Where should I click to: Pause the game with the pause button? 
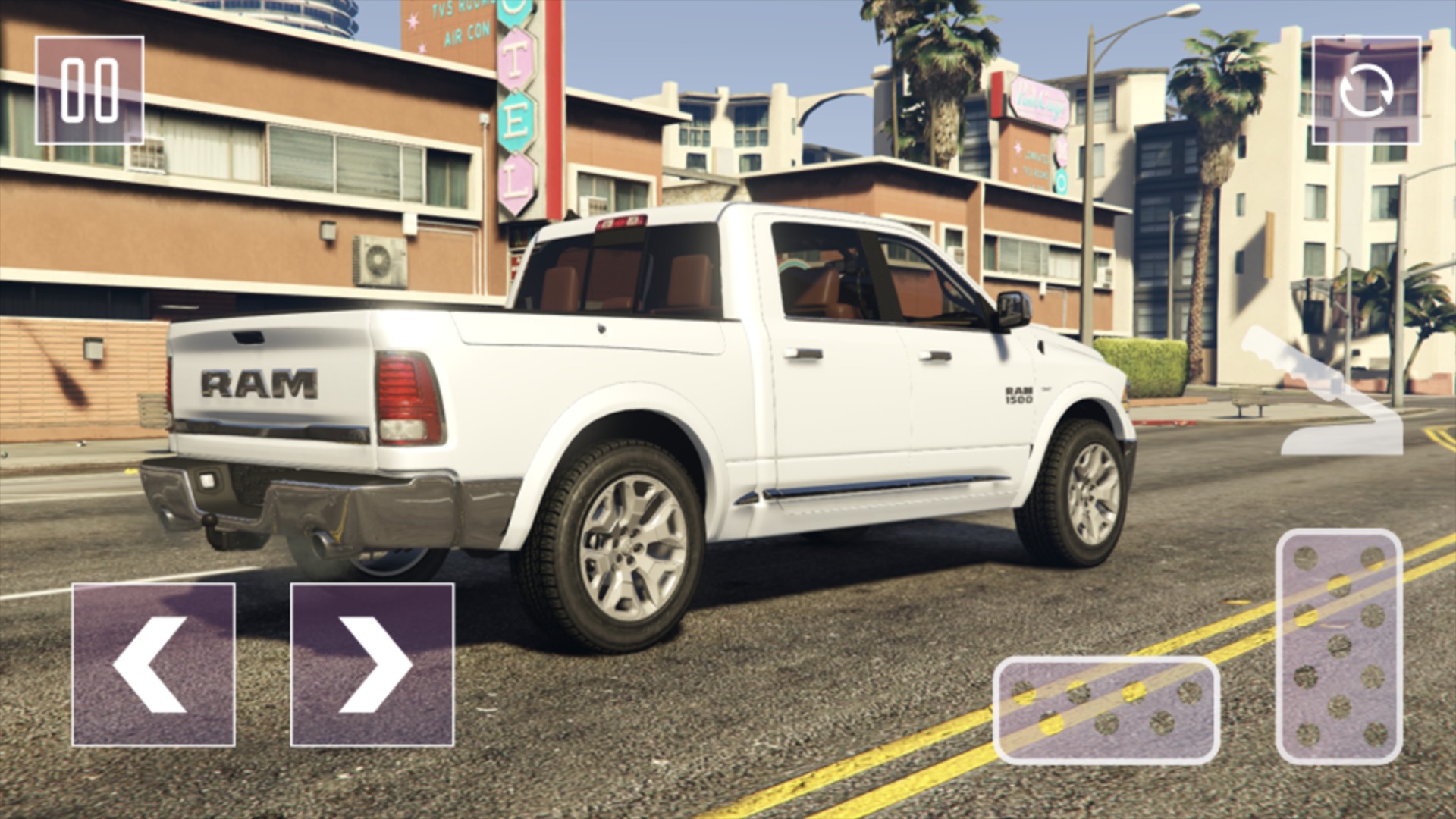pyautogui.click(x=89, y=90)
